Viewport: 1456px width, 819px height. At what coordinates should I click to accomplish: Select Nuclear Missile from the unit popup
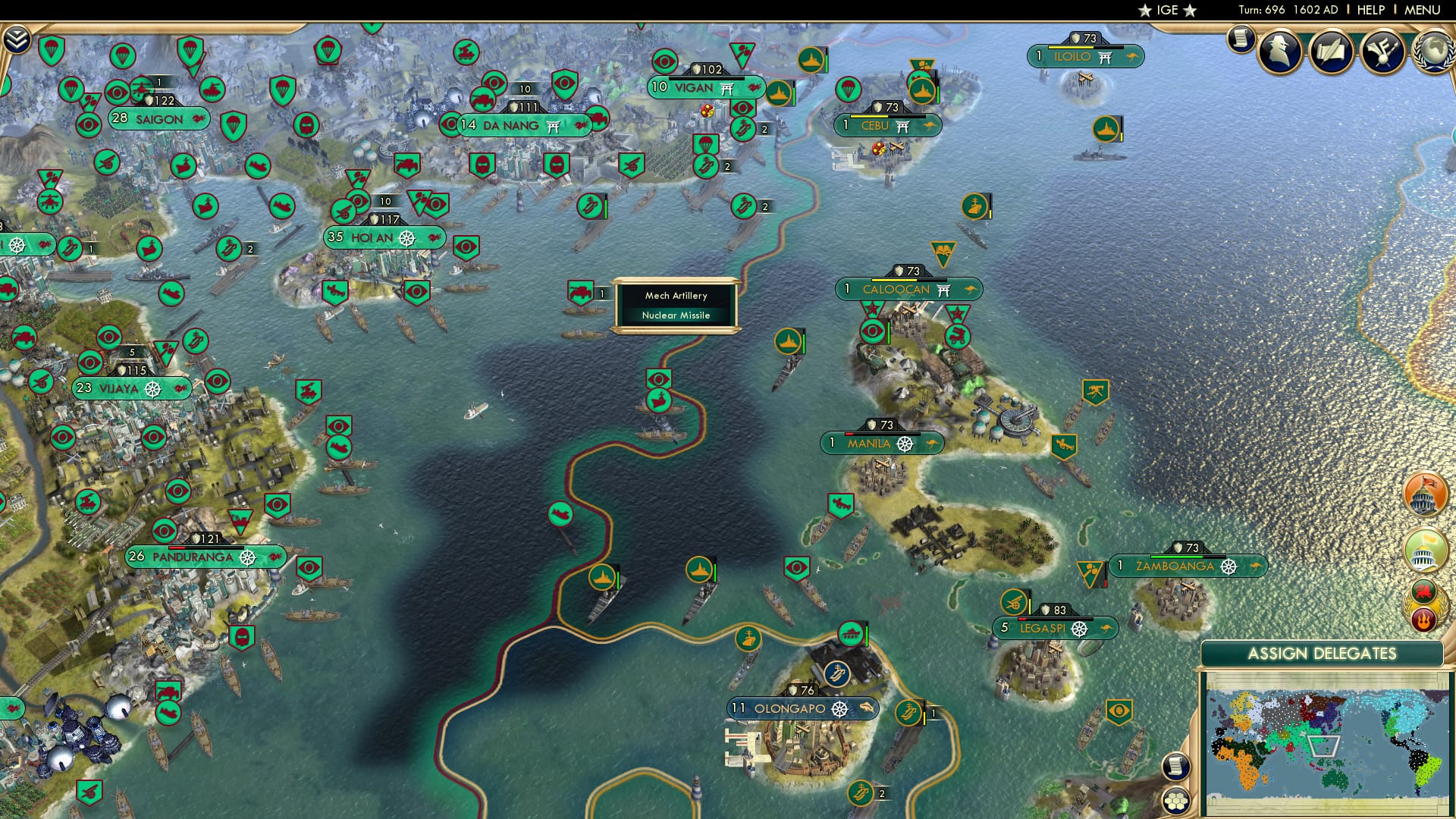click(x=676, y=315)
